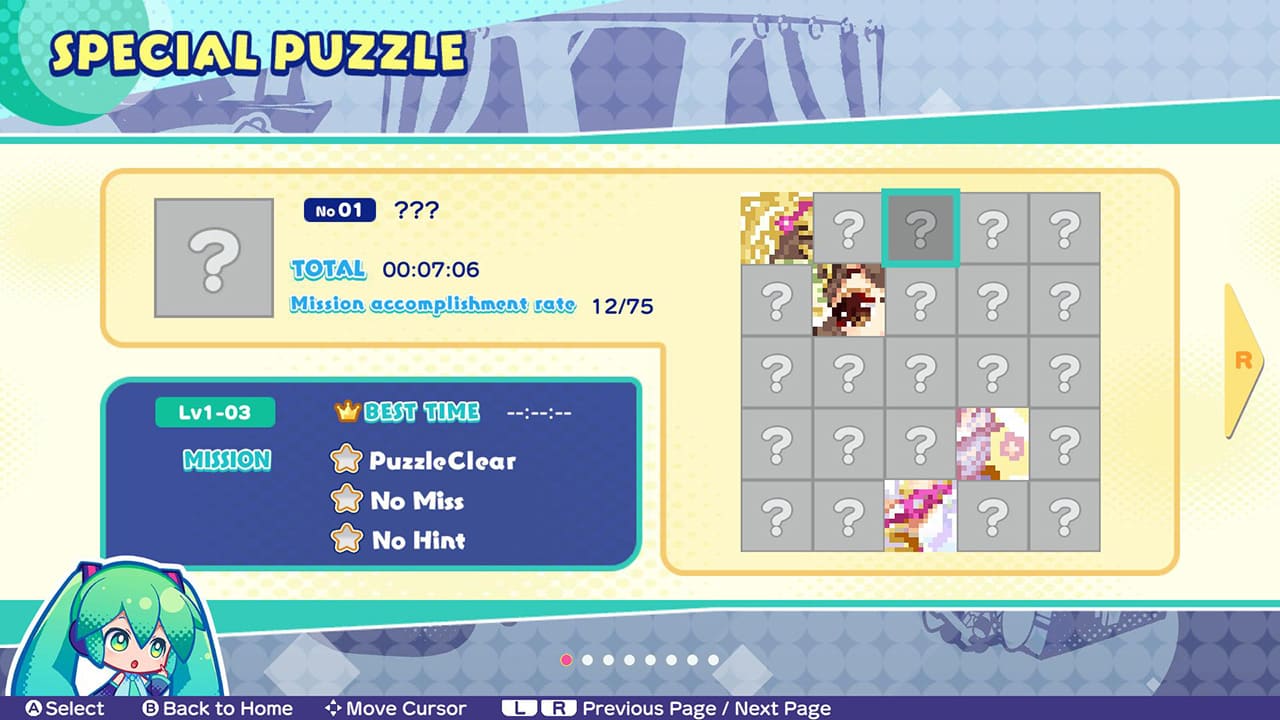Click the highlighted mystery tile with teal border
The width and height of the screenshot is (1280, 720).
pyautogui.click(x=920, y=225)
